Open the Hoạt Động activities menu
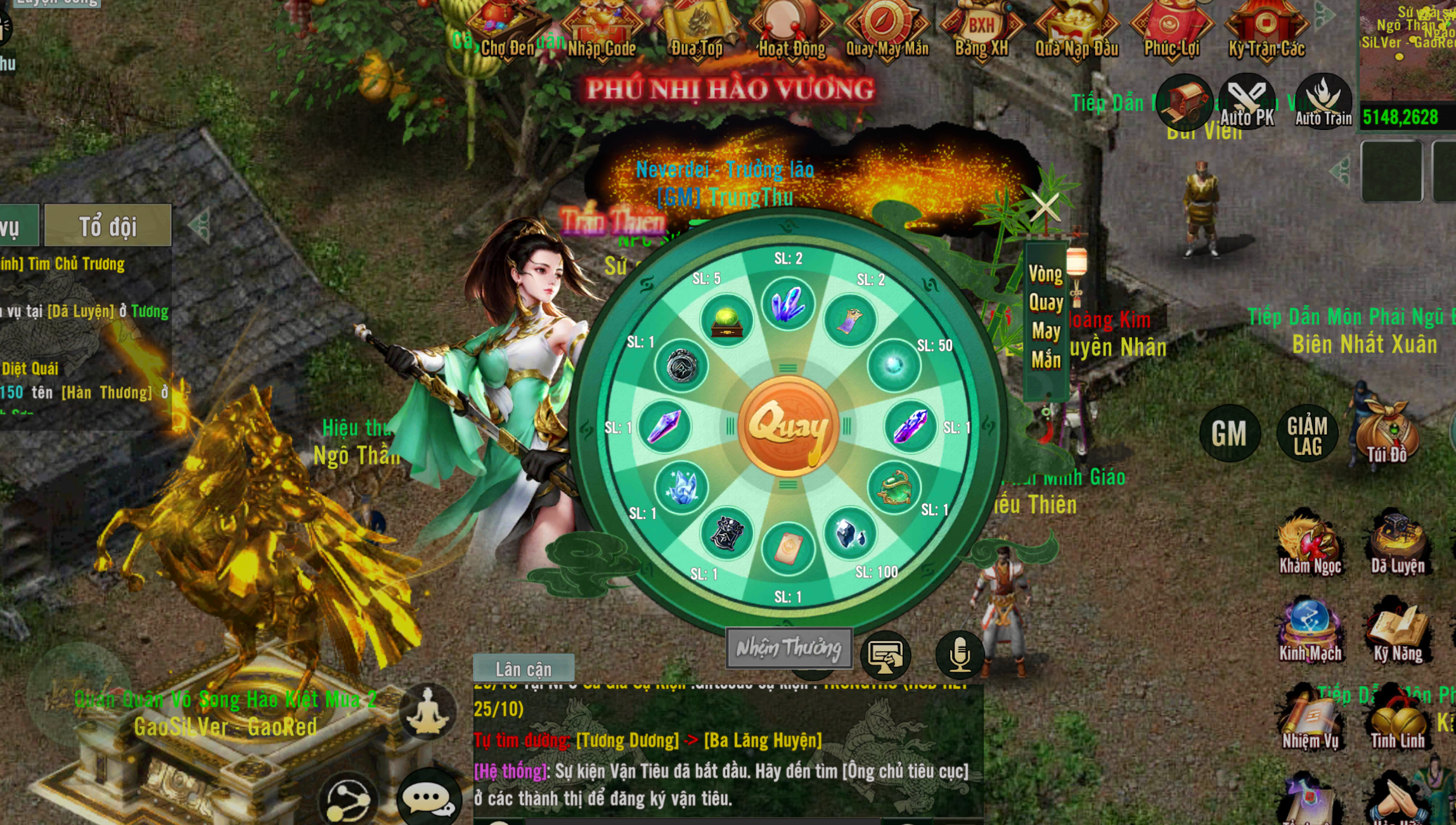The image size is (1456, 825). 792,29
